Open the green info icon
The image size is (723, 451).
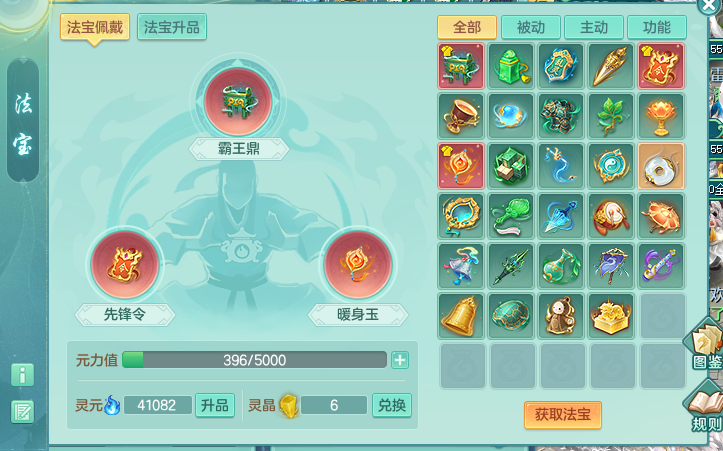point(22,375)
